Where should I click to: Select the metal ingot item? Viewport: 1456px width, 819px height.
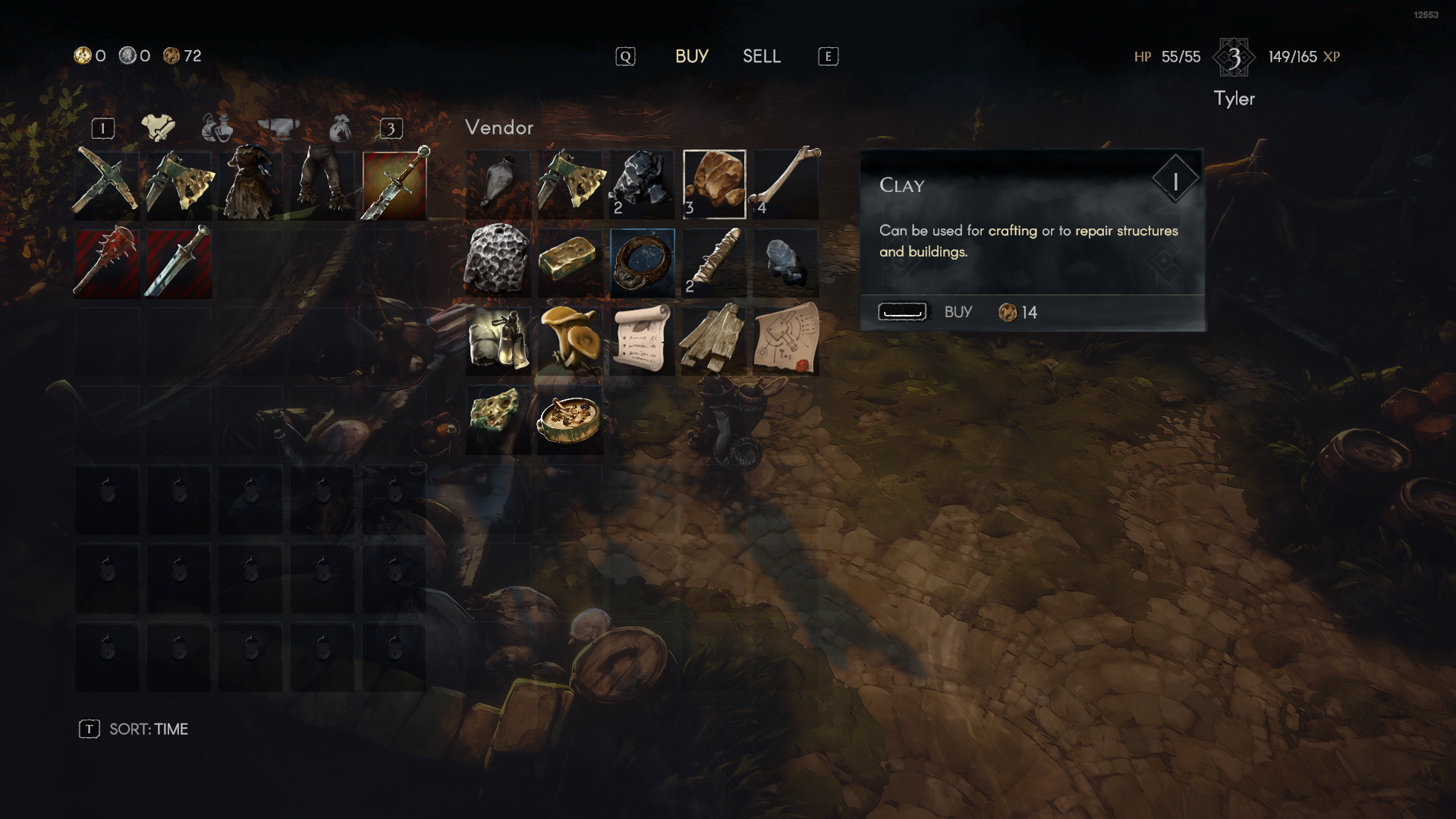click(x=570, y=263)
